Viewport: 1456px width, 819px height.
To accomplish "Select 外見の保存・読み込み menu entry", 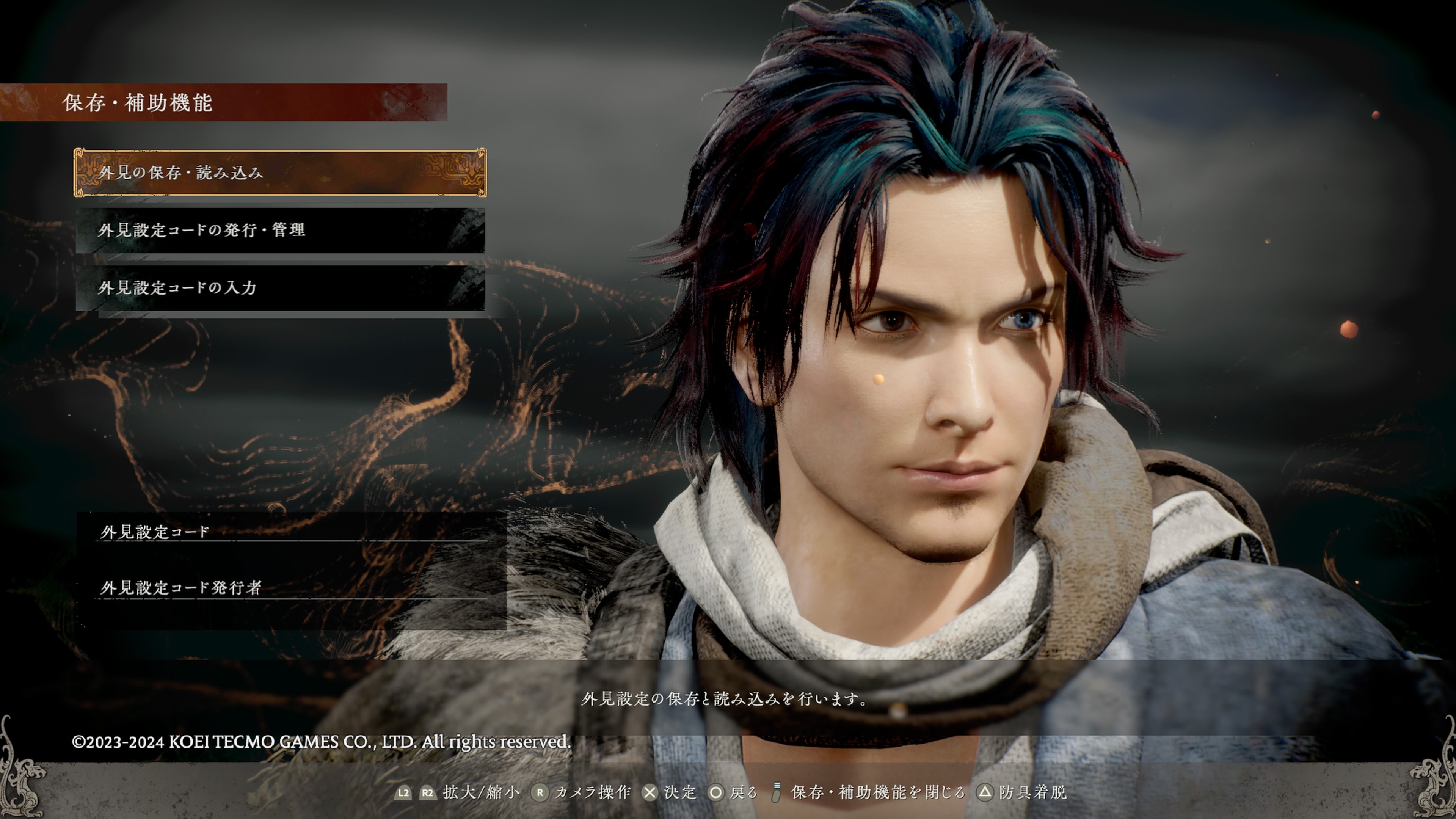I will coord(280,173).
